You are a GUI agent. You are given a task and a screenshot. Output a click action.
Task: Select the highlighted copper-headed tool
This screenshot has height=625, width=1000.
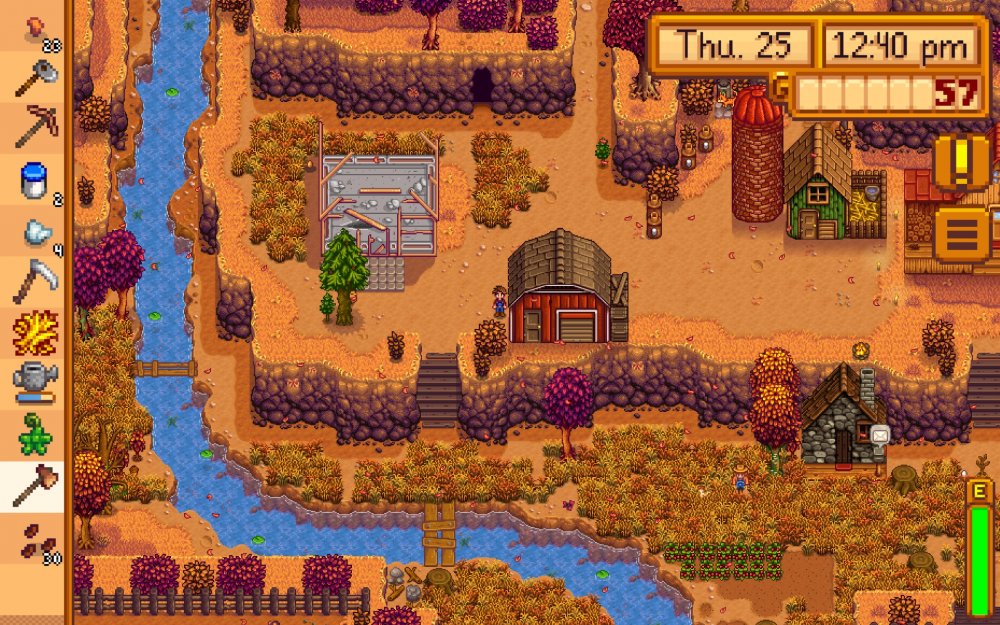pos(34,487)
